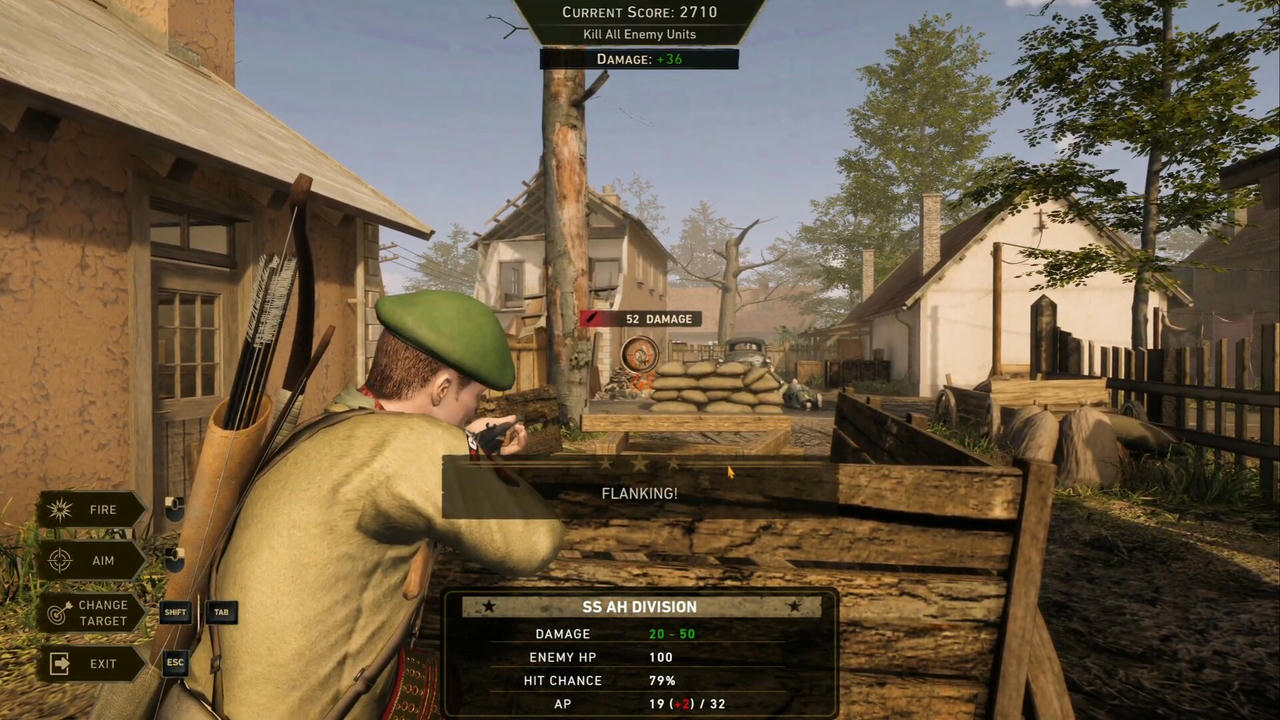Fire at the targeted enemy
Viewport: 1280px width, 720px height.
point(91,510)
